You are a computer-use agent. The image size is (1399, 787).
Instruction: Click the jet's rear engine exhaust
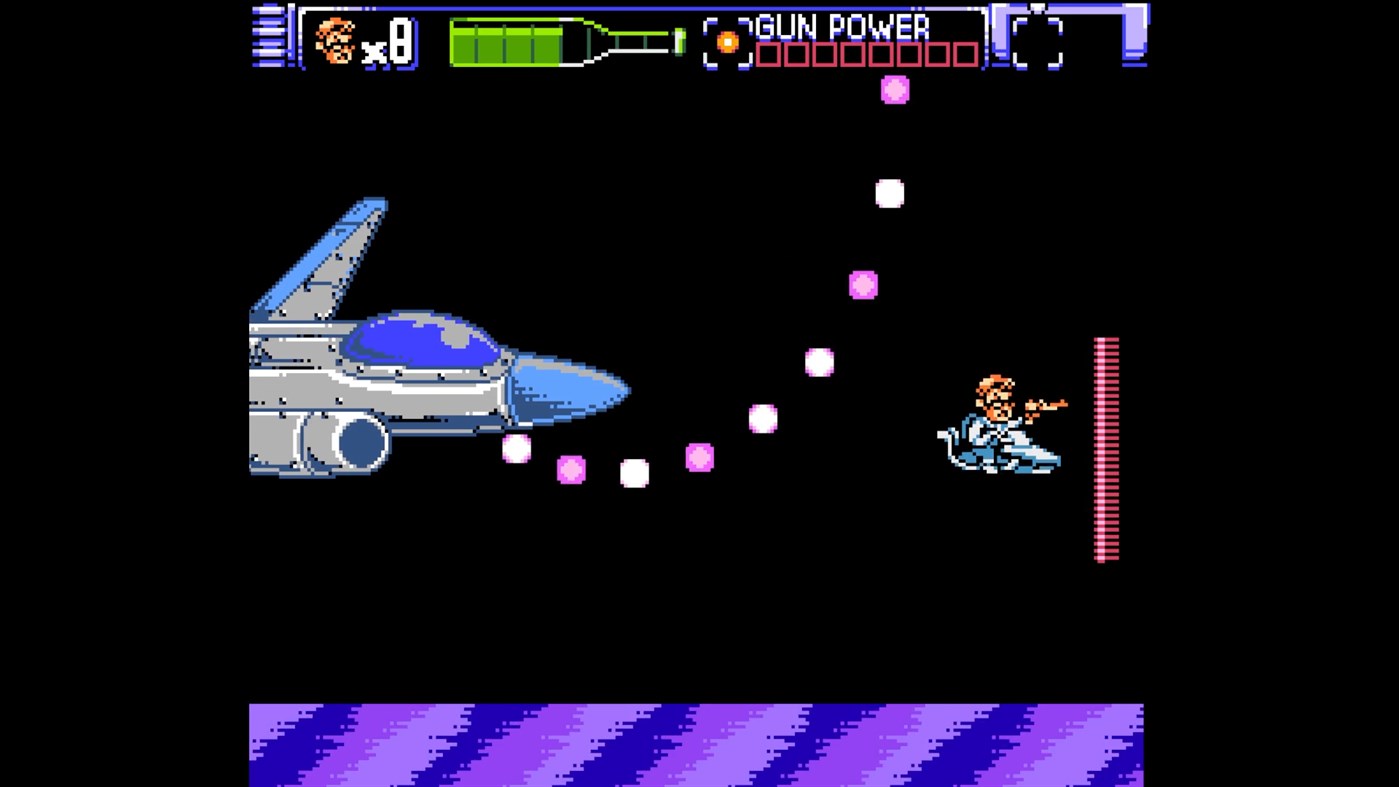(360, 443)
